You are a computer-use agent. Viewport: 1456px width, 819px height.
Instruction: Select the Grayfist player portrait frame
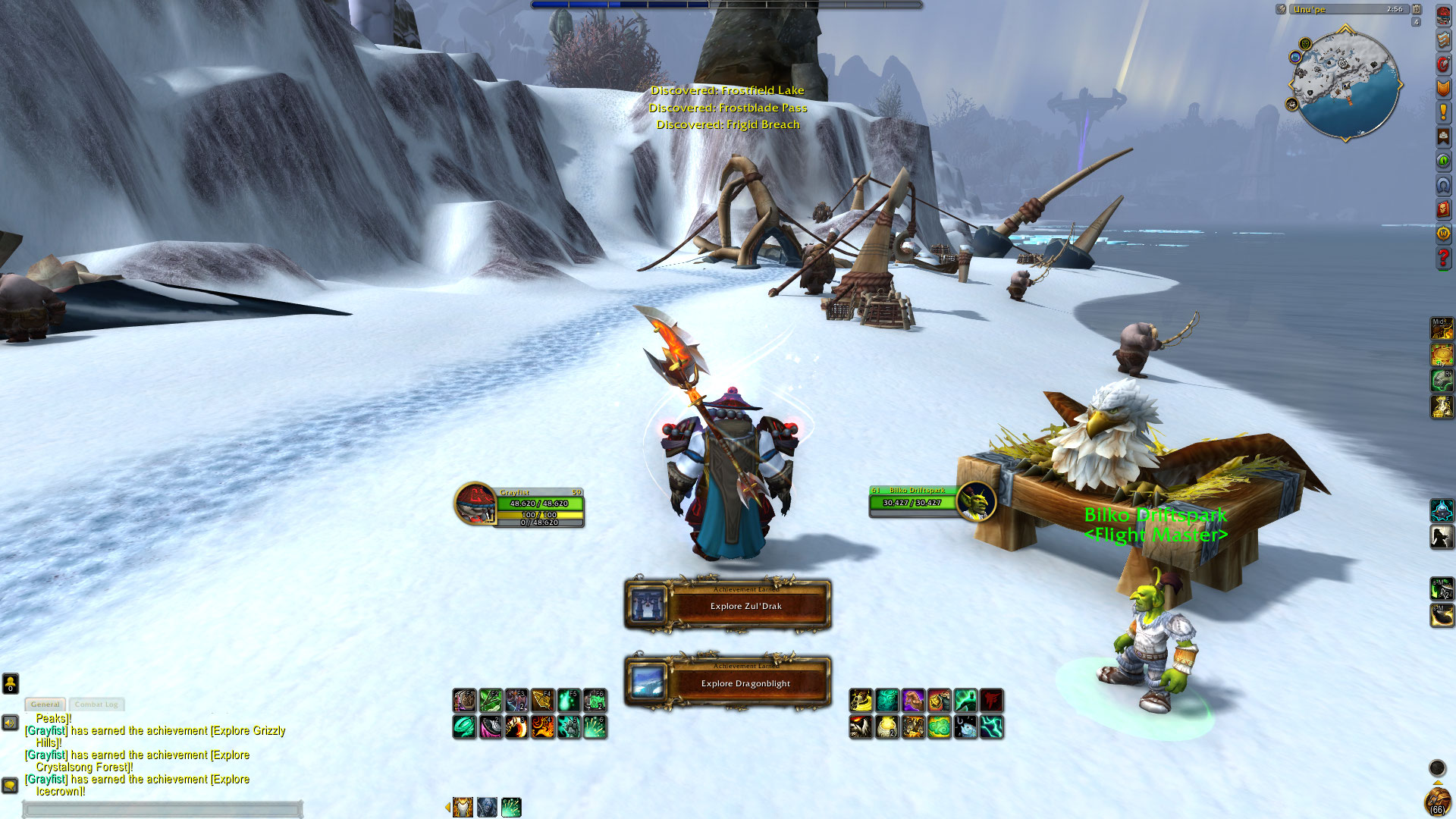[x=476, y=504]
